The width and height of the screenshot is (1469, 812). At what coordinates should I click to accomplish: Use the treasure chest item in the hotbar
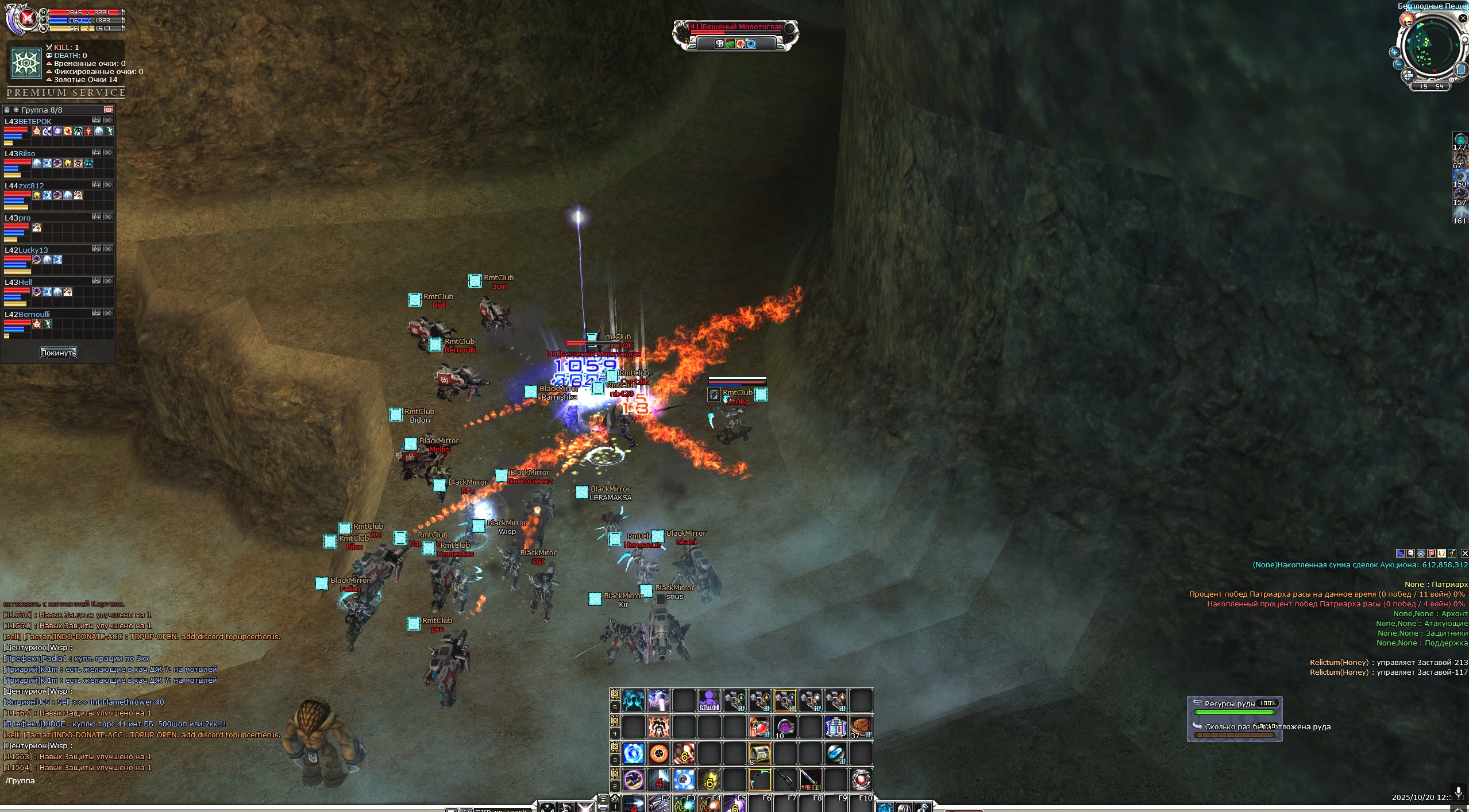[759, 753]
